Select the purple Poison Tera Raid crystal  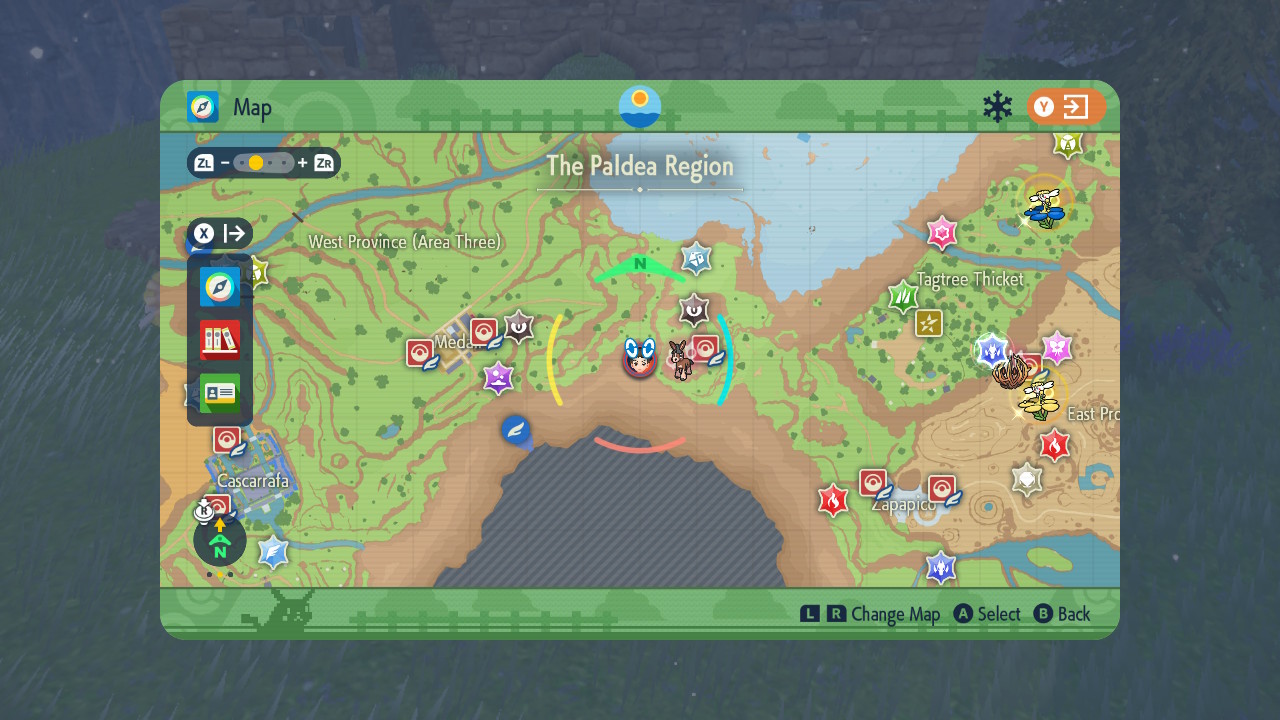(498, 377)
